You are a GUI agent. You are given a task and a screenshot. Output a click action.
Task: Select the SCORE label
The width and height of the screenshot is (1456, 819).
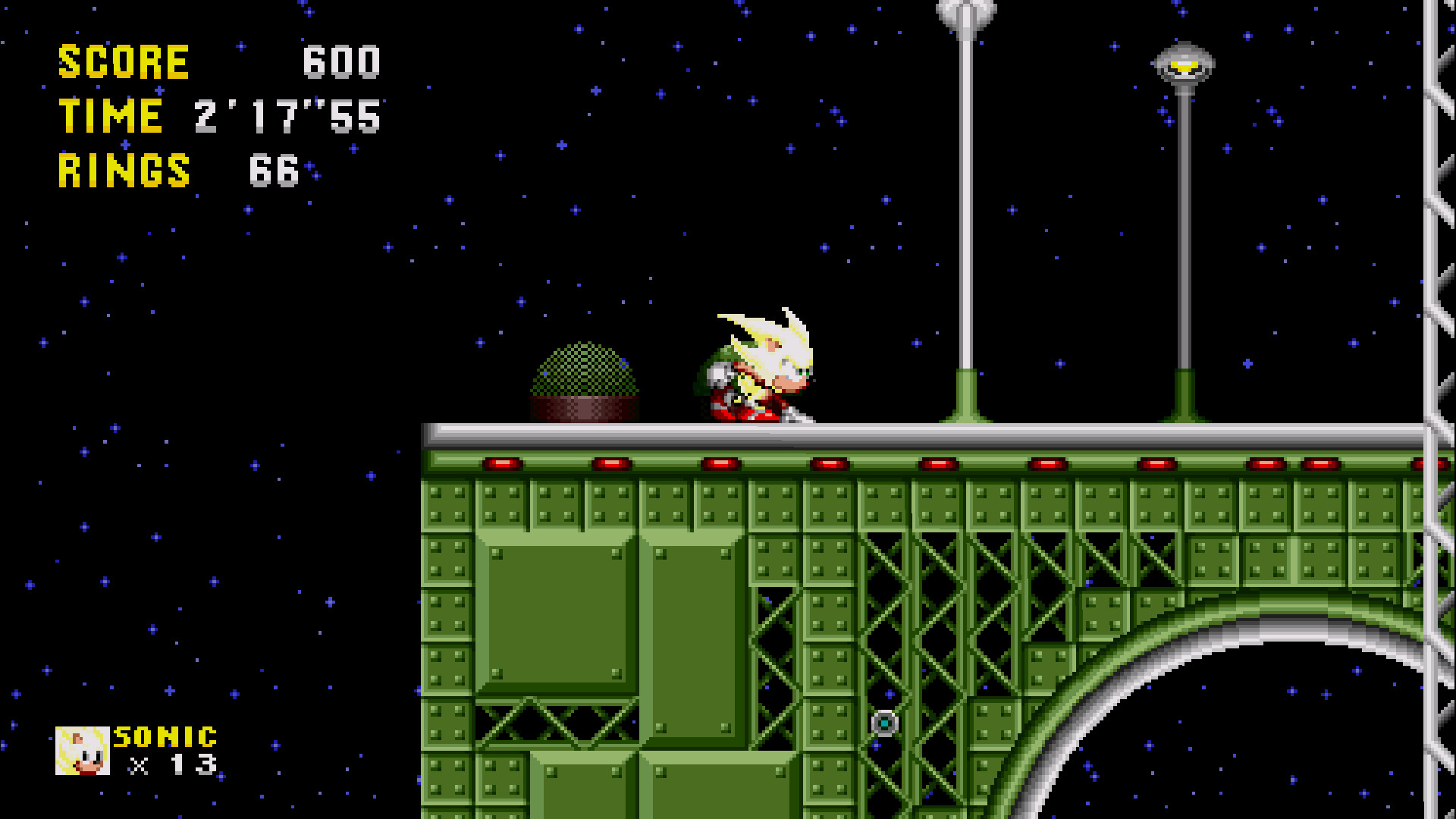(x=124, y=61)
